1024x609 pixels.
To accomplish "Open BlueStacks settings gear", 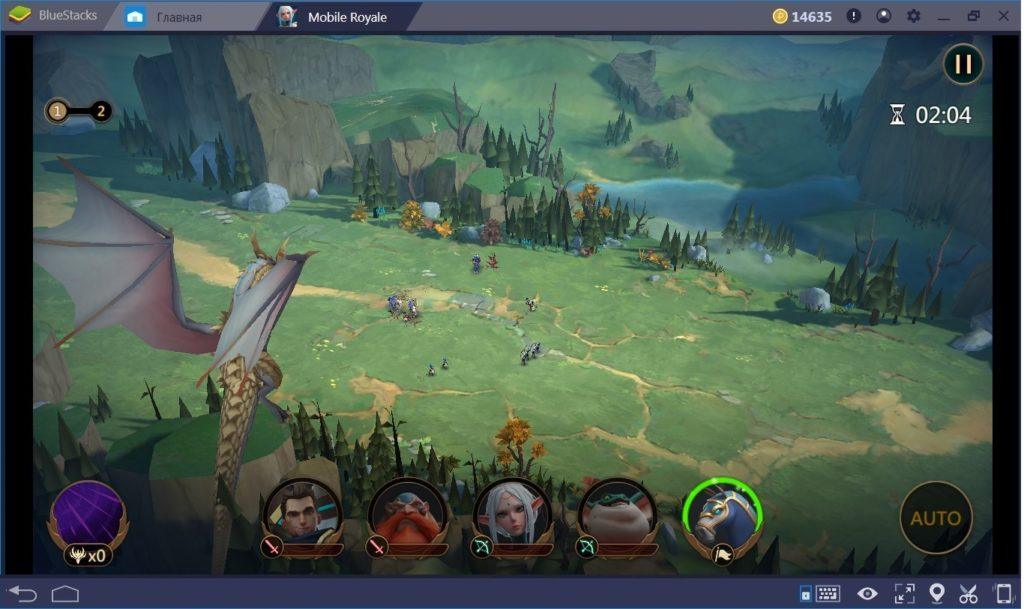I will coord(913,16).
